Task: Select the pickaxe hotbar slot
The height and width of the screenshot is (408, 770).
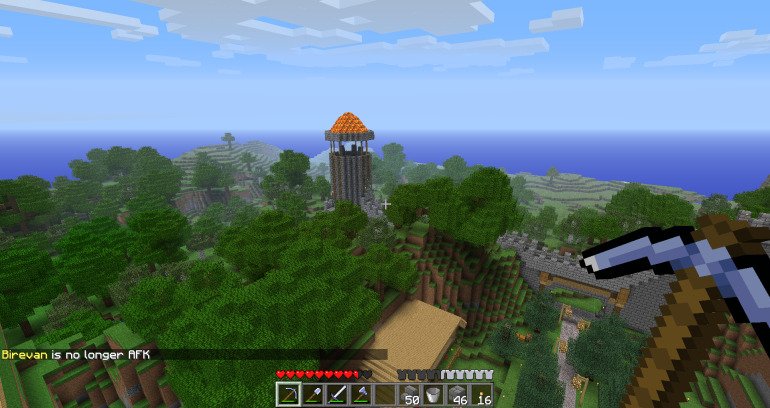Action: (x=288, y=395)
